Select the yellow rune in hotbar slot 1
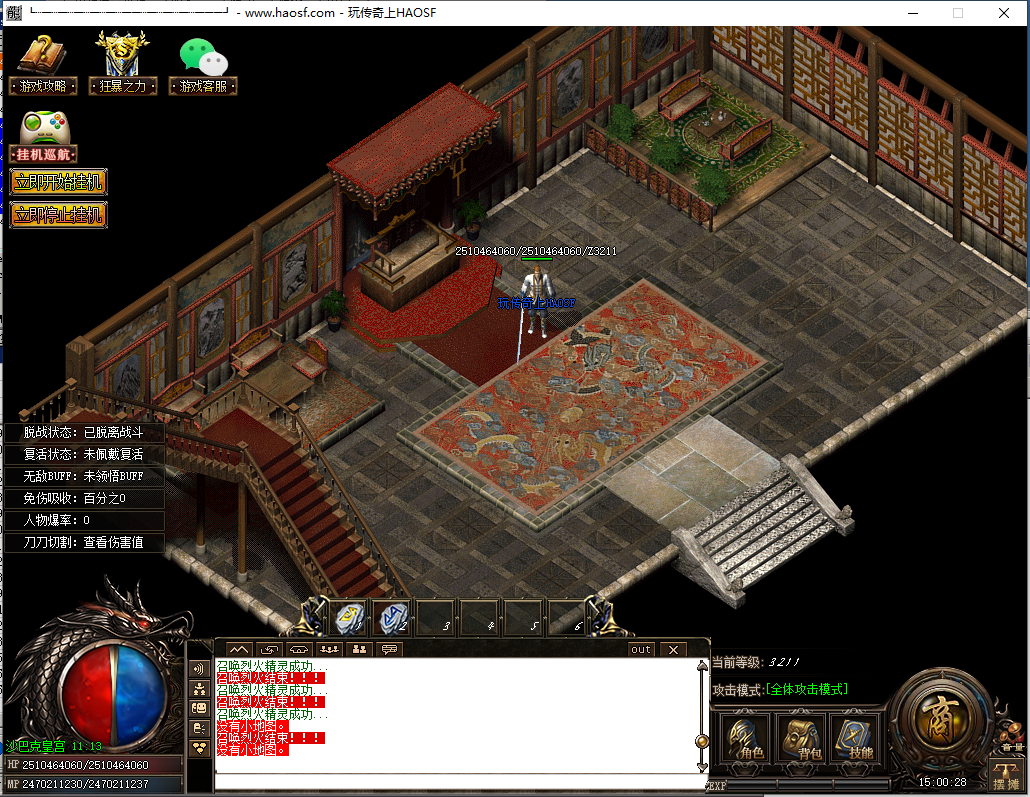1030x797 pixels. click(x=349, y=618)
